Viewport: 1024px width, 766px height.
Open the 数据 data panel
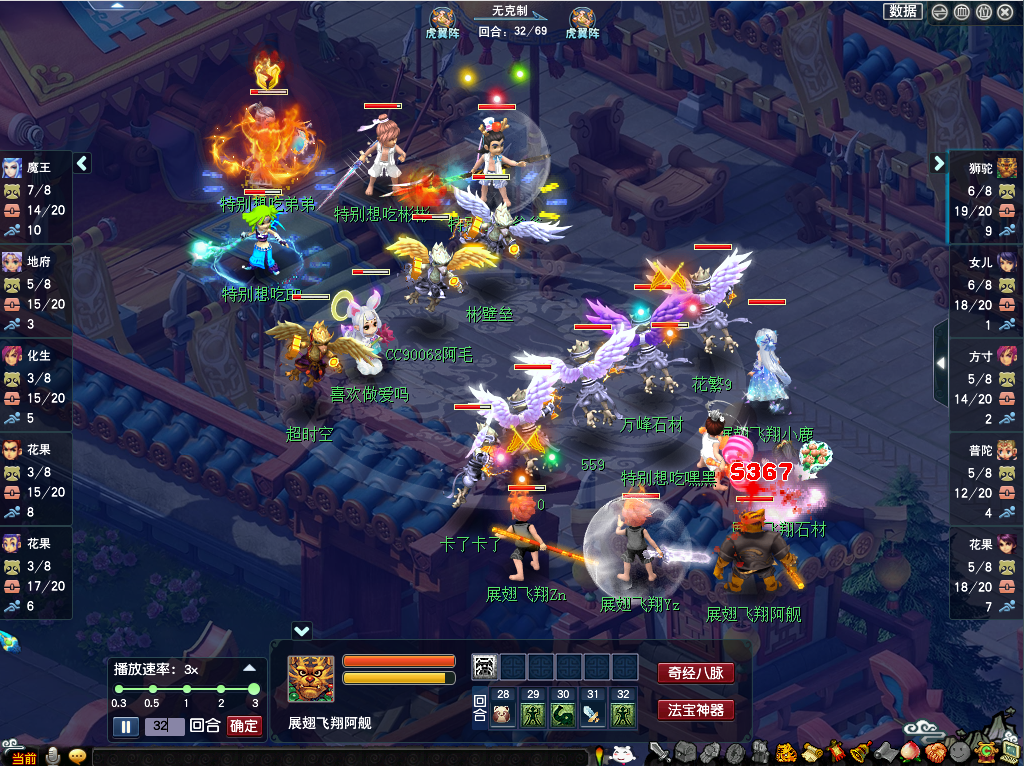(903, 12)
